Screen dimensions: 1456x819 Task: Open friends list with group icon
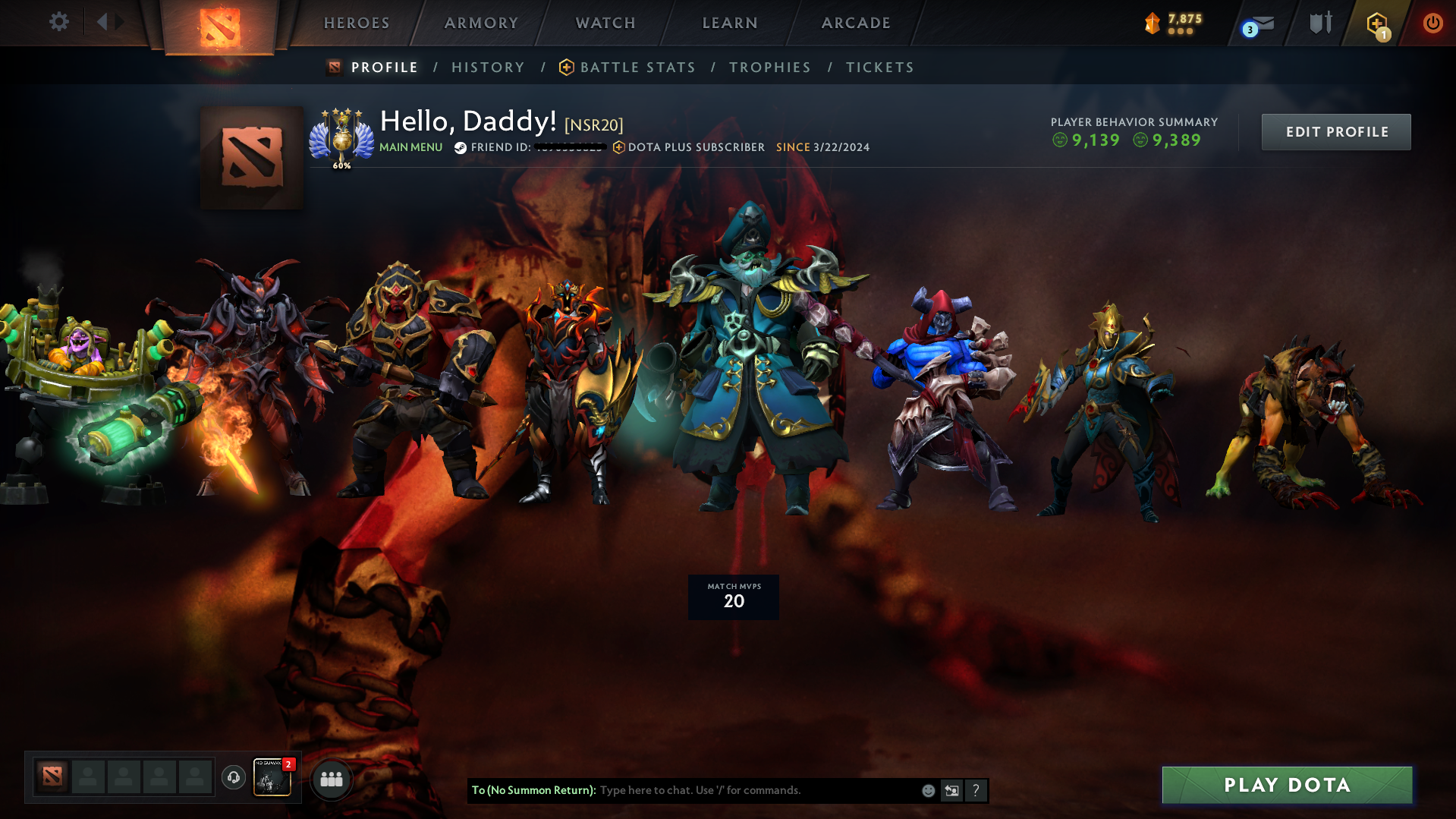[x=331, y=779]
